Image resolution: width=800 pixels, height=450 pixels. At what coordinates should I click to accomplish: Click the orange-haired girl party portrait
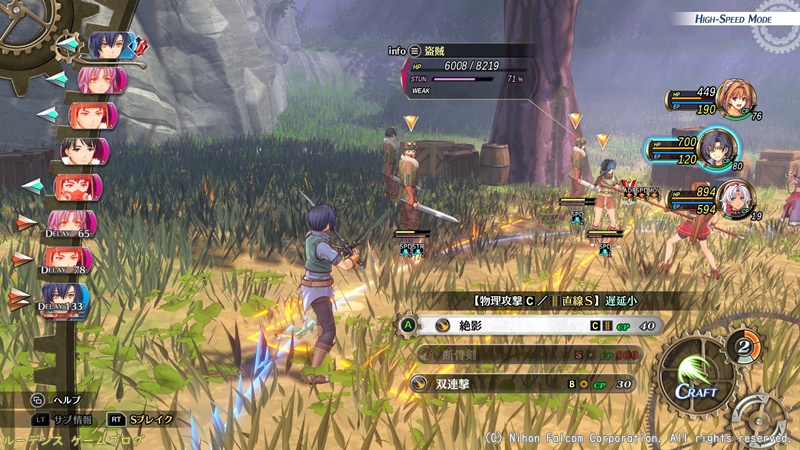(x=736, y=99)
